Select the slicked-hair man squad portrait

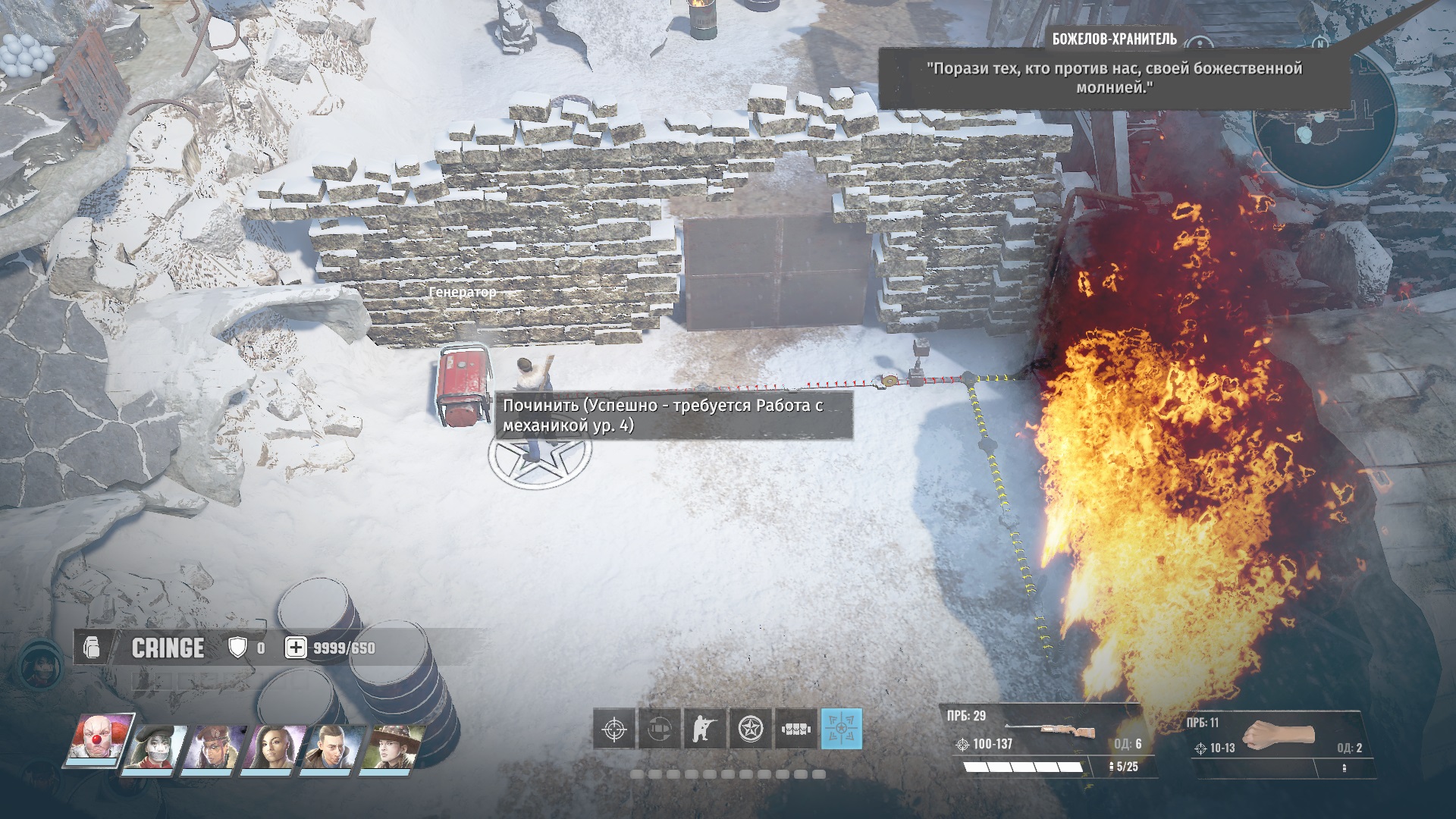pos(332,749)
